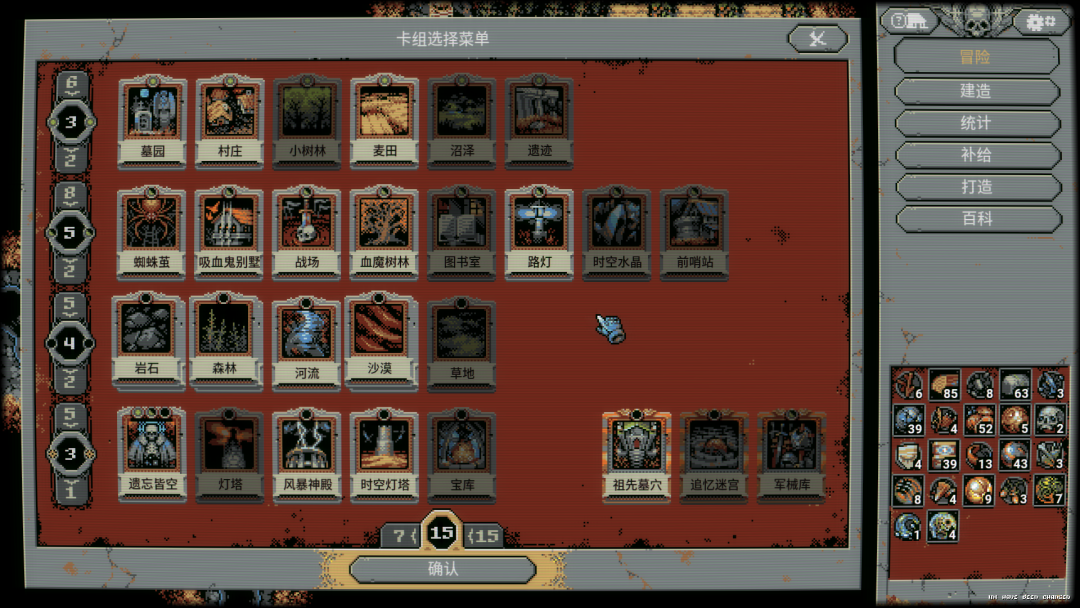Choose the 风暴神殿 card
The width and height of the screenshot is (1080, 608).
(307, 453)
